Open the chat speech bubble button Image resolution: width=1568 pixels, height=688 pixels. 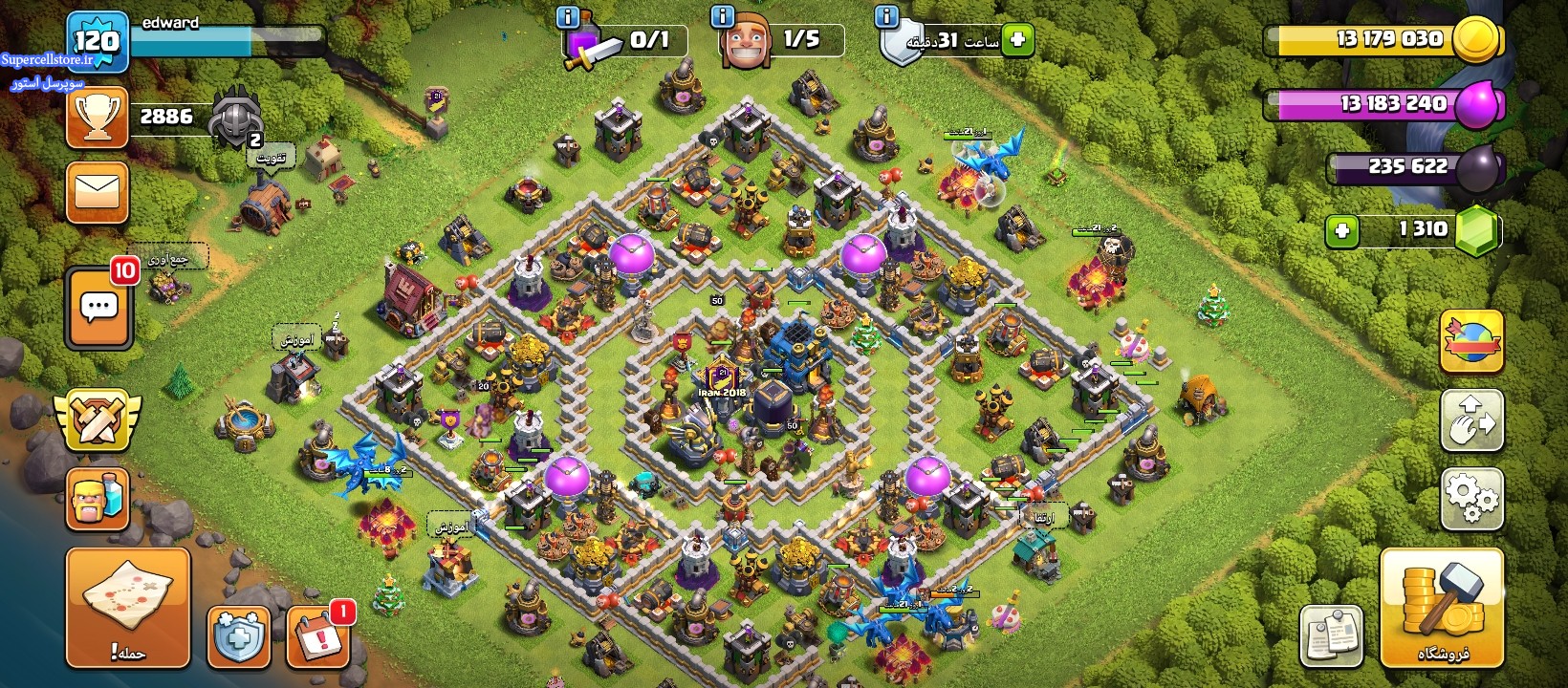[98, 309]
